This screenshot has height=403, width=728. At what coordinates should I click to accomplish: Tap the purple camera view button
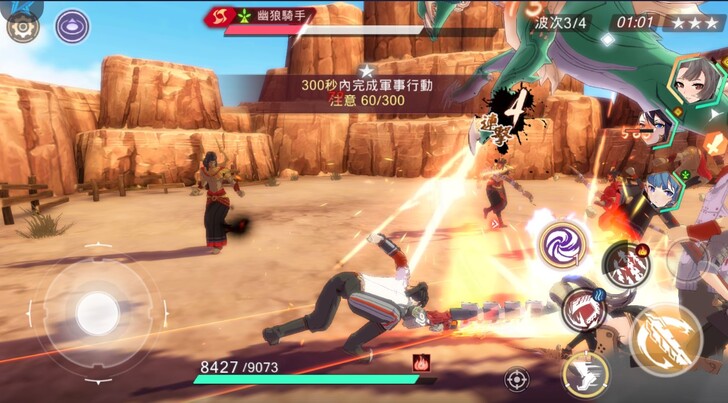72,26
